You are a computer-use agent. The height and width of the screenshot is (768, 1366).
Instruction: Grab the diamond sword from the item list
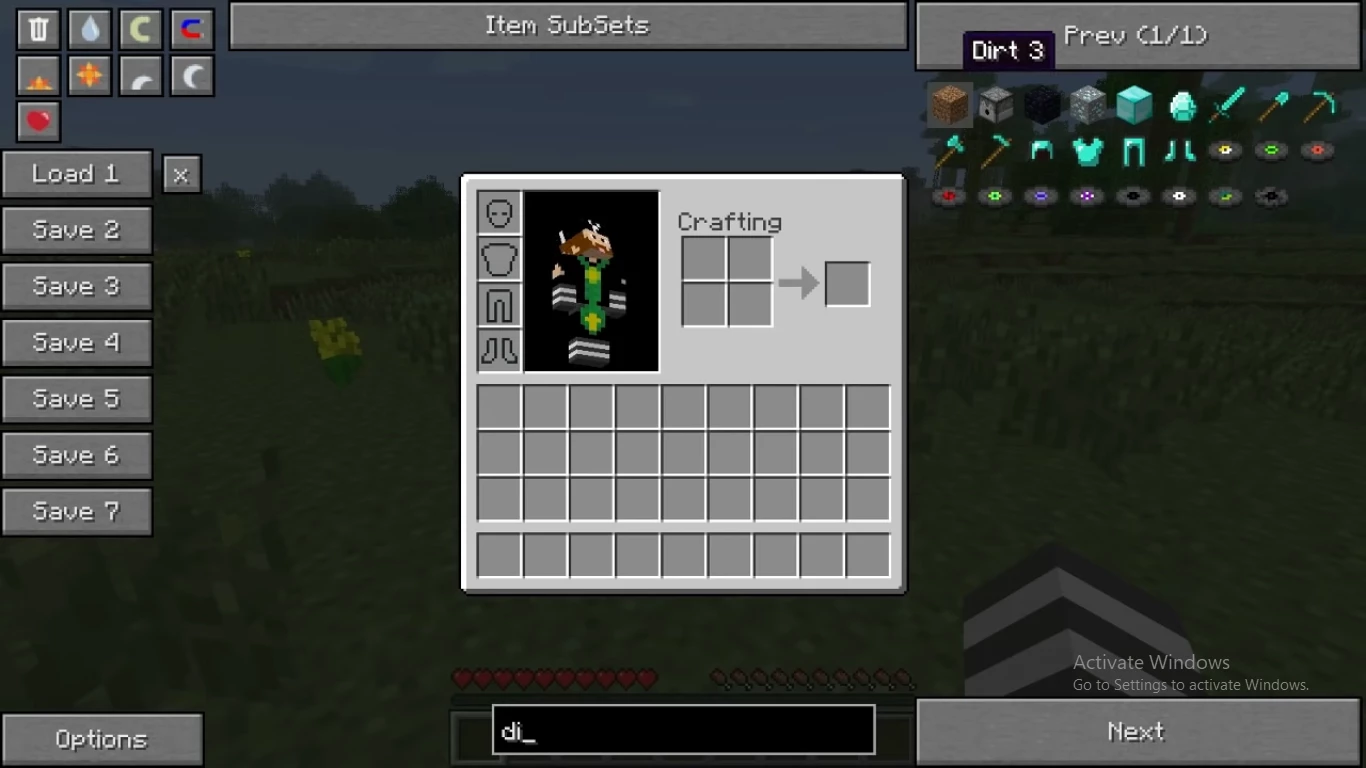1226,104
